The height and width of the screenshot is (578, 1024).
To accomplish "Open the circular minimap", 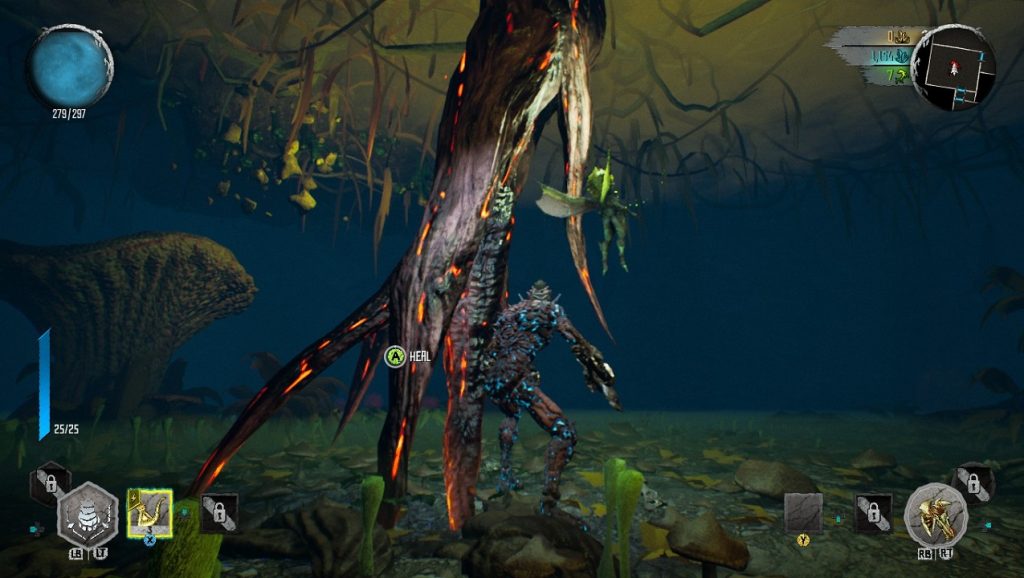I will tap(953, 68).
